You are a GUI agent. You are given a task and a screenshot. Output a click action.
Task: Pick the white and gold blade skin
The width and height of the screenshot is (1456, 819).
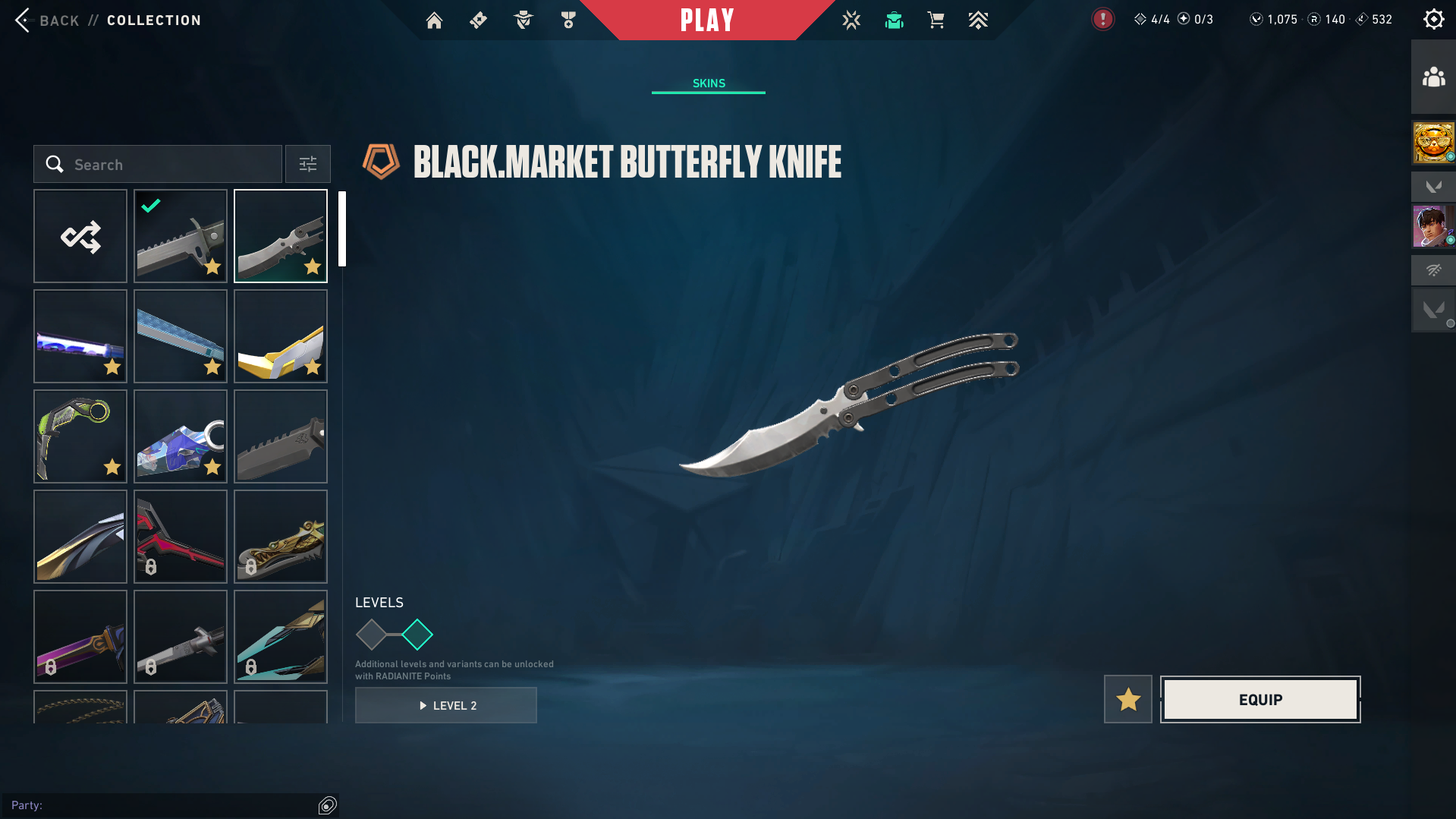coord(281,337)
